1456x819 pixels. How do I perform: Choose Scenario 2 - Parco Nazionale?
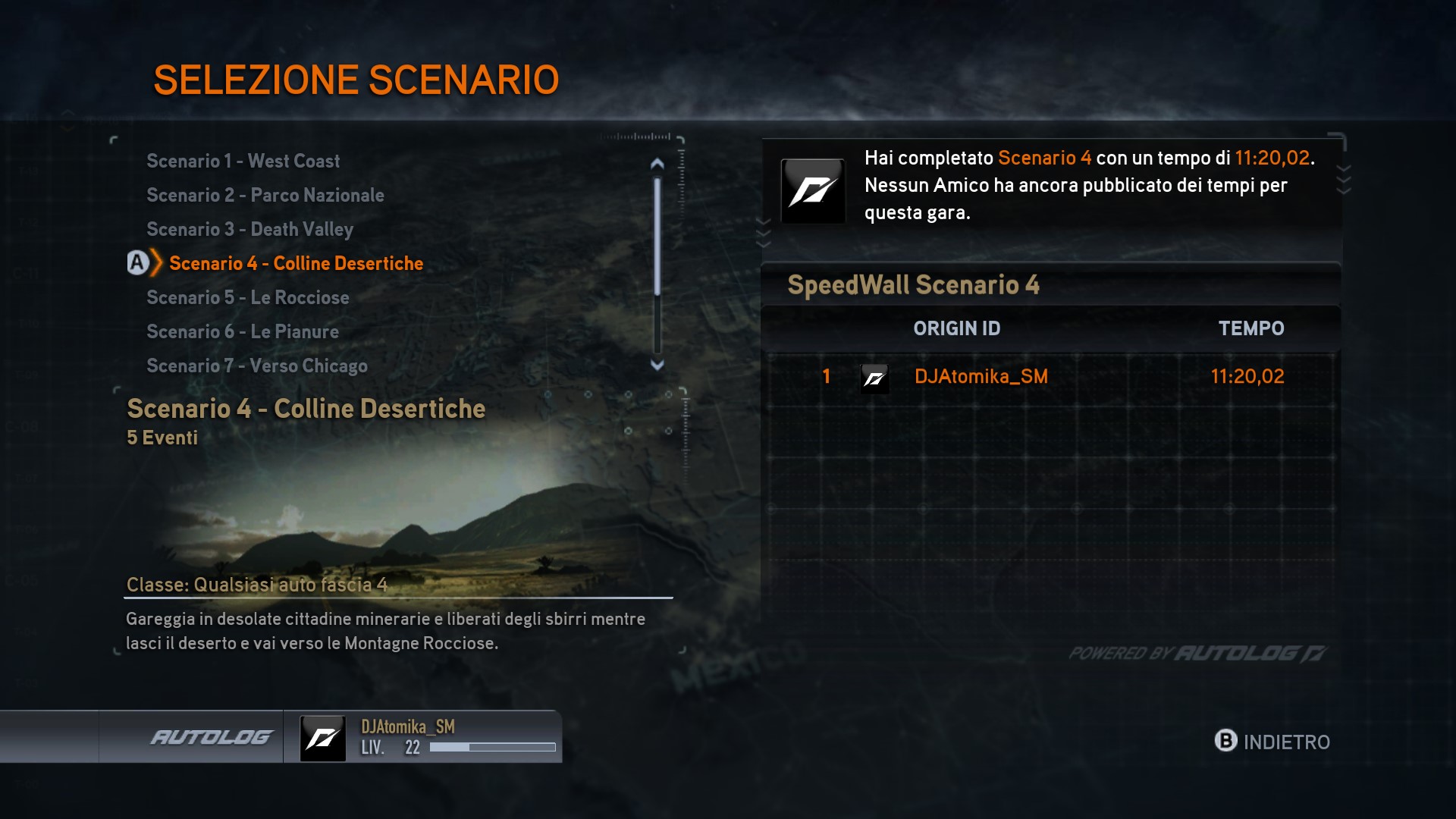265,195
